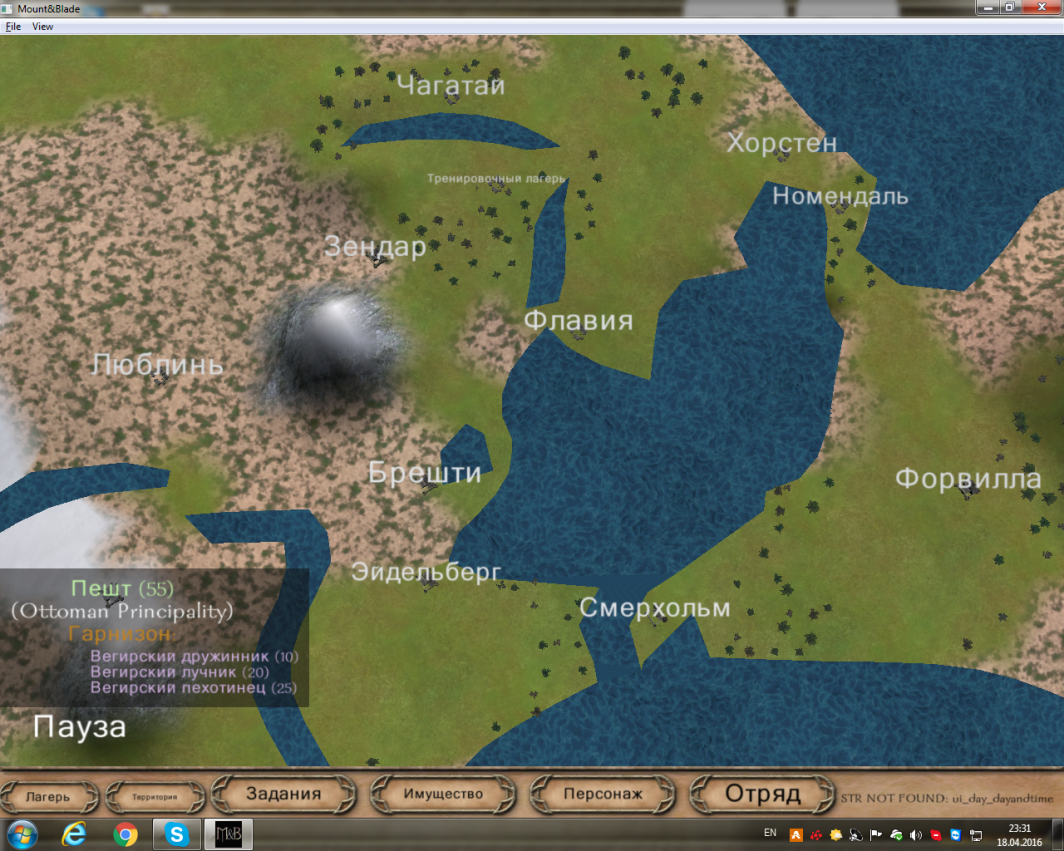Open the View menu

point(43,27)
